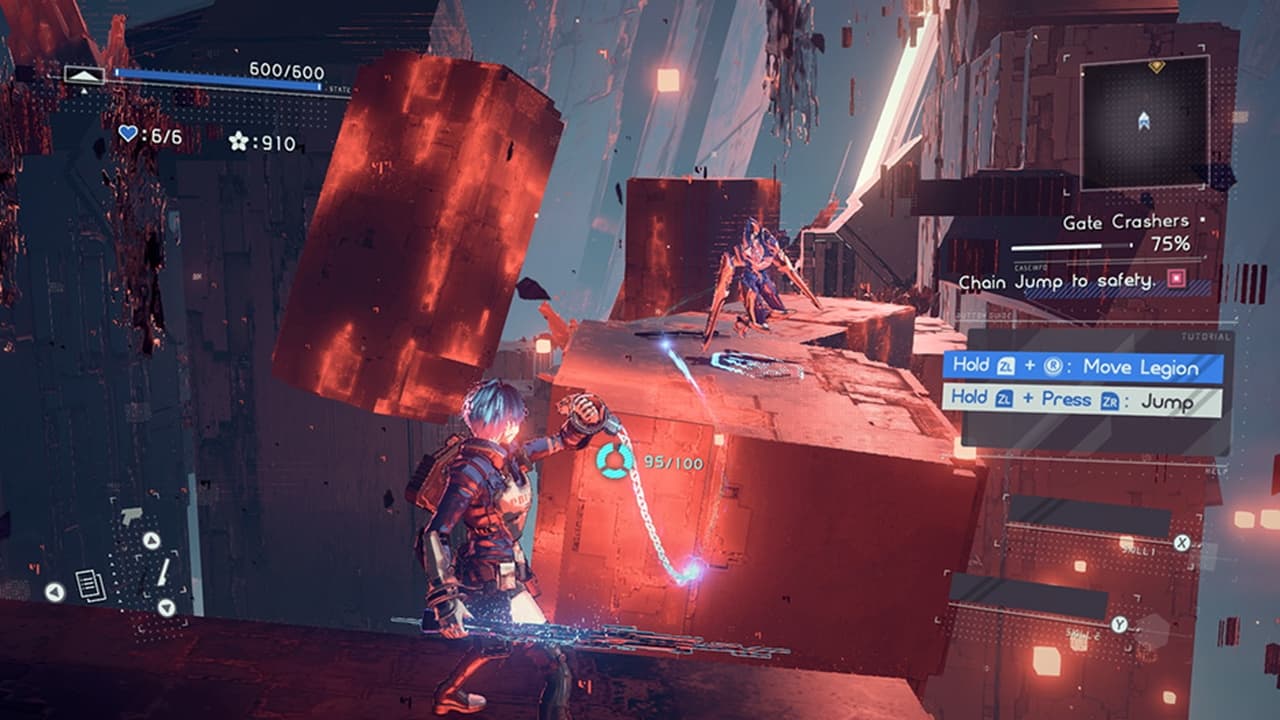The width and height of the screenshot is (1280, 720).
Task: Click the player arrow icon on the minimap
Action: [x=1145, y=119]
